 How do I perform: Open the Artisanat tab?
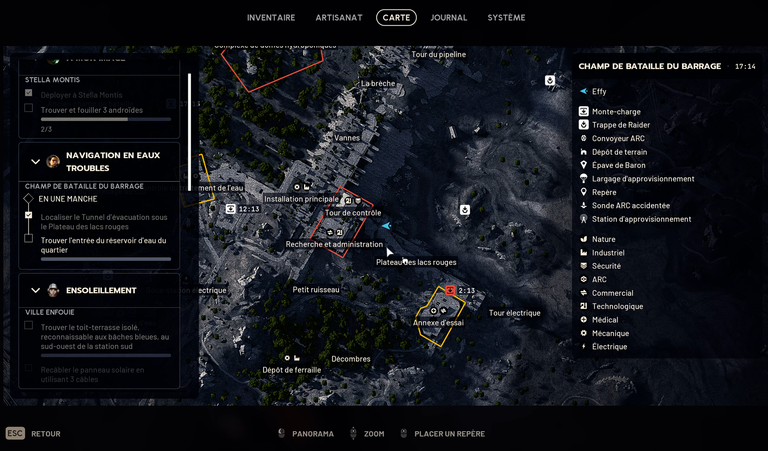(x=338, y=17)
